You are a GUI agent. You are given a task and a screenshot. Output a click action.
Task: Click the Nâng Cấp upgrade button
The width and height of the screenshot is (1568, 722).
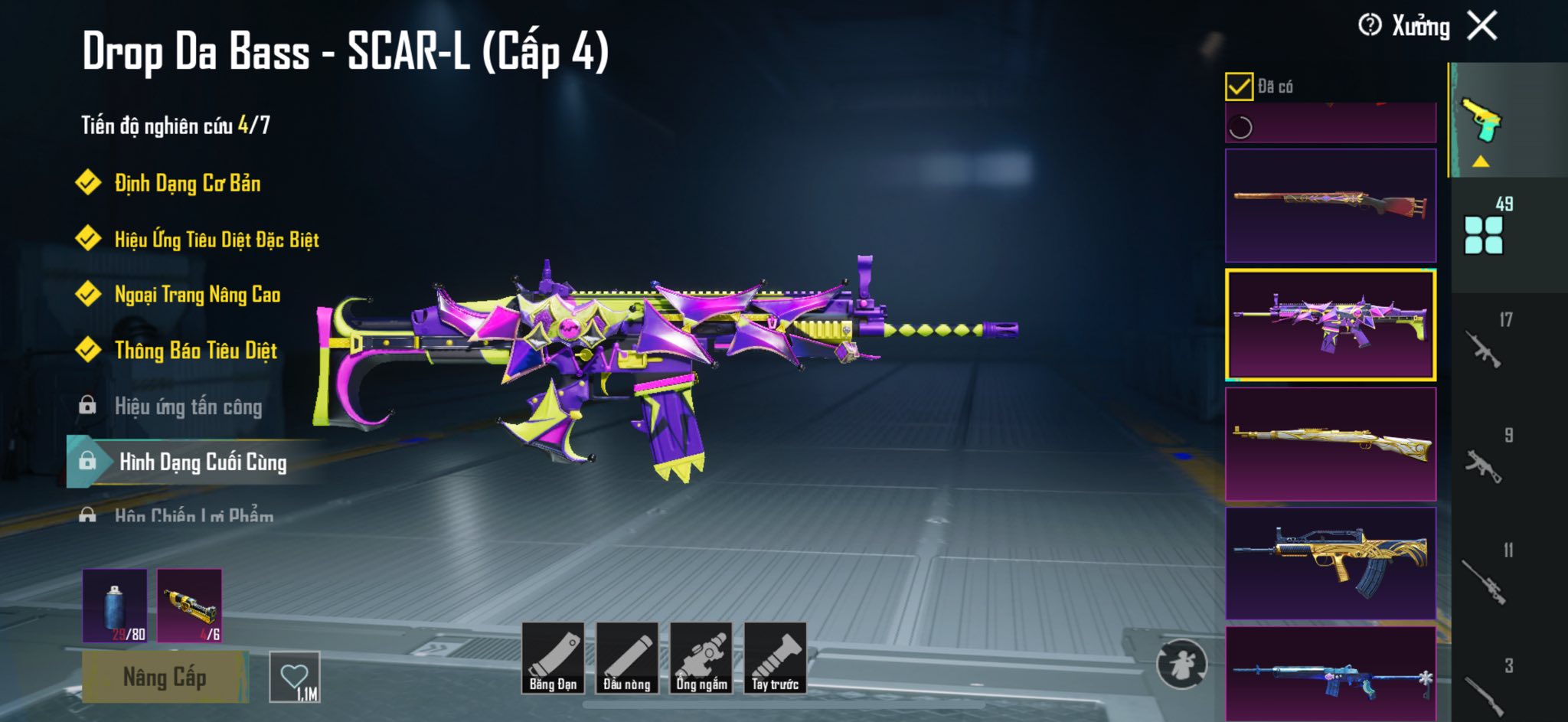(165, 677)
